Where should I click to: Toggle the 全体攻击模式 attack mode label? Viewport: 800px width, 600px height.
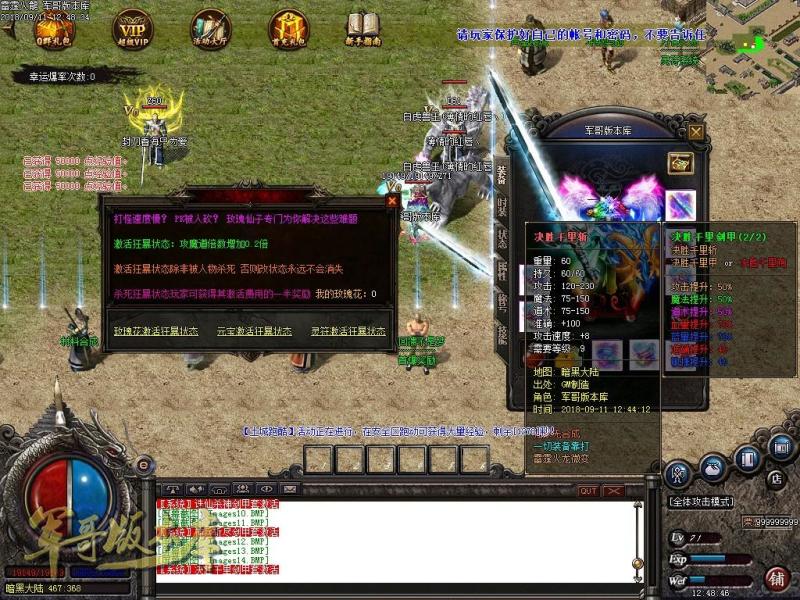coord(701,501)
